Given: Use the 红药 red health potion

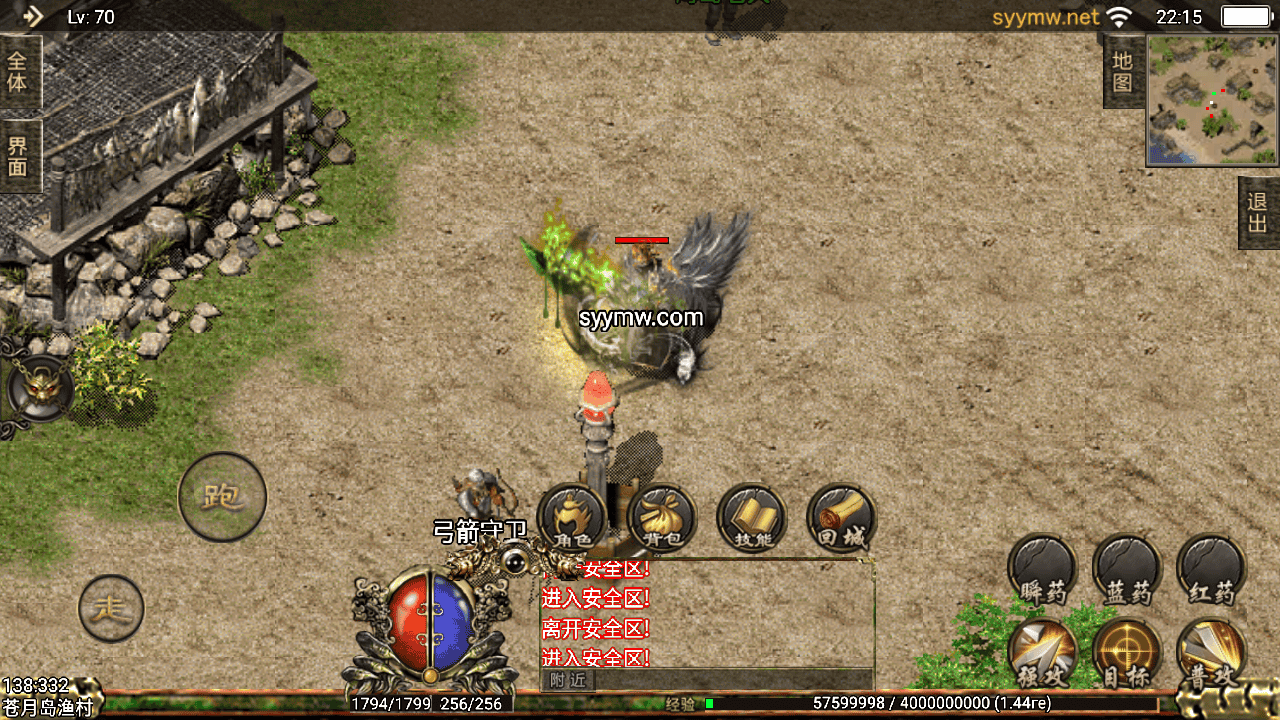Looking at the screenshot, I should 1211,570.
